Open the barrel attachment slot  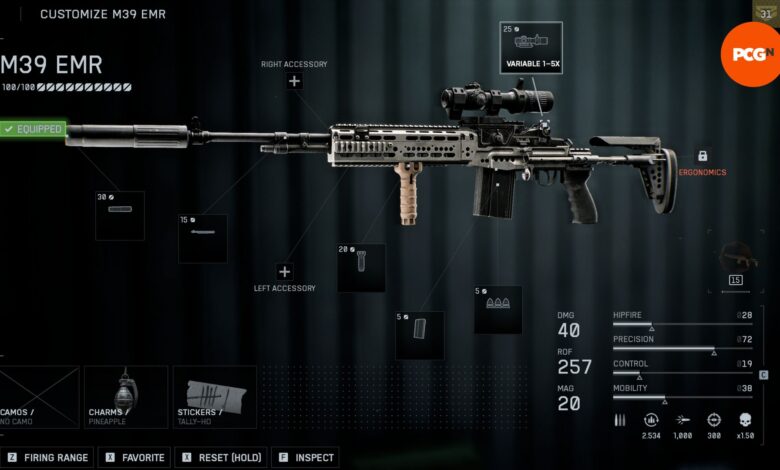(x=202, y=238)
